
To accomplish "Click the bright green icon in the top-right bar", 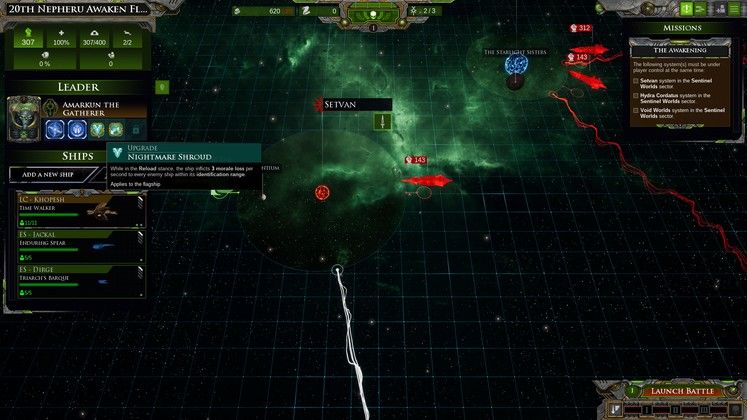I will coord(687,9).
